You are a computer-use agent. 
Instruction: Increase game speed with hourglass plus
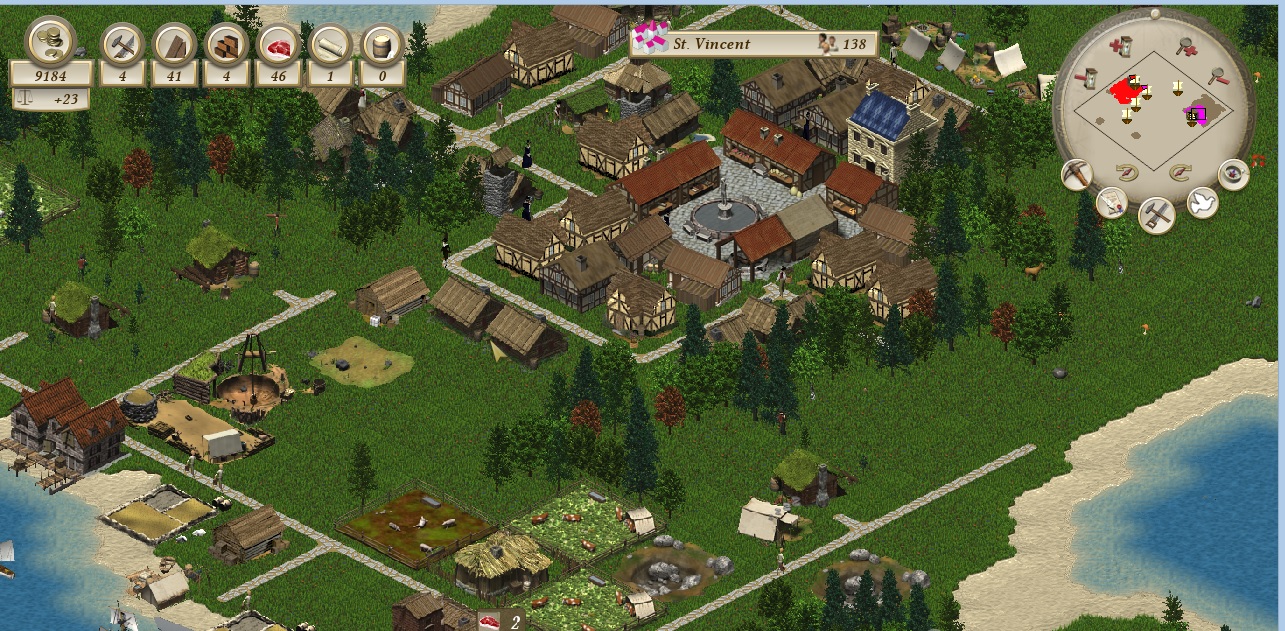pos(1124,45)
